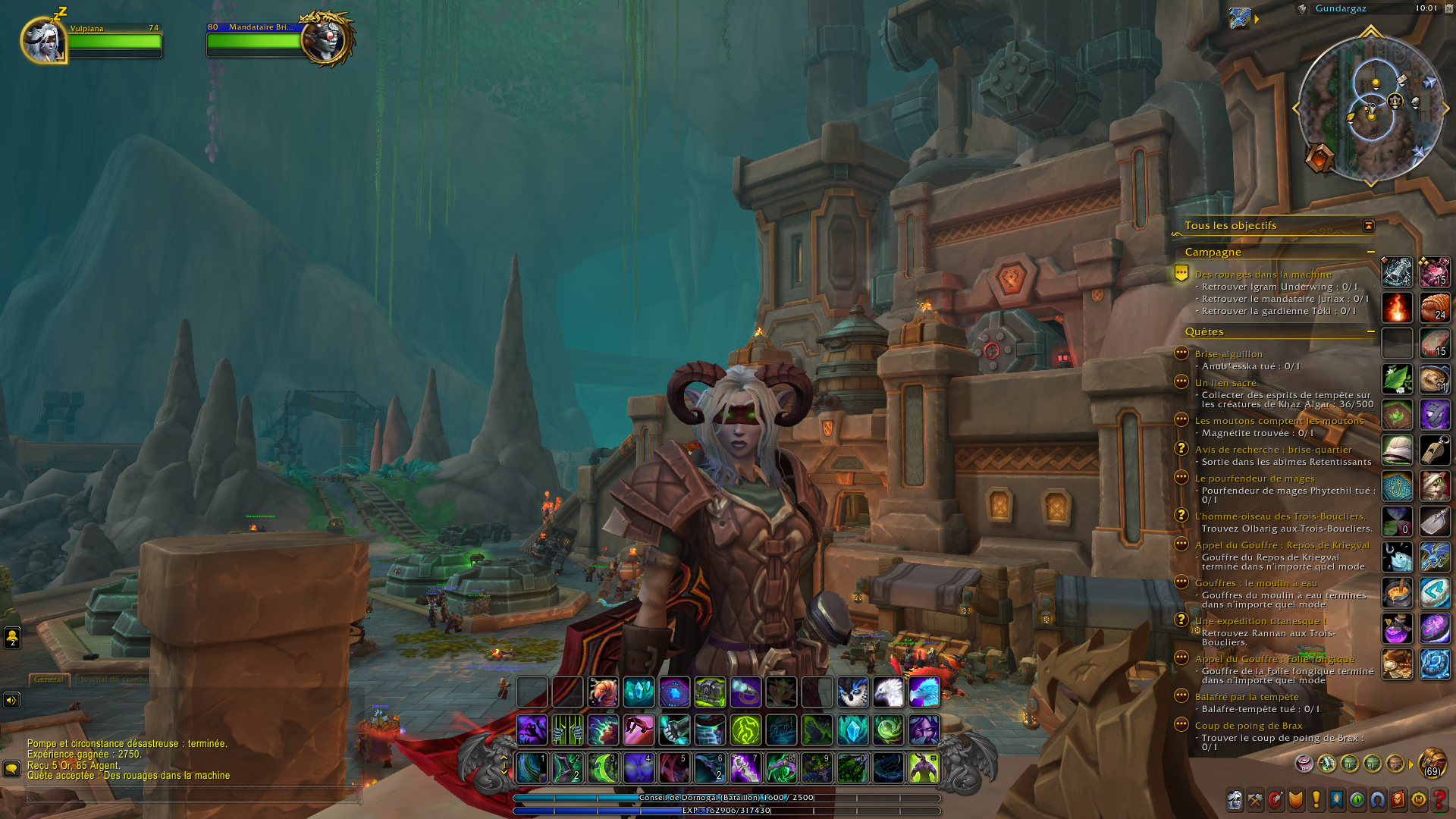Use the roasted meat item with 24 stacks
Image resolution: width=1456 pixels, height=819 pixels.
(1434, 307)
